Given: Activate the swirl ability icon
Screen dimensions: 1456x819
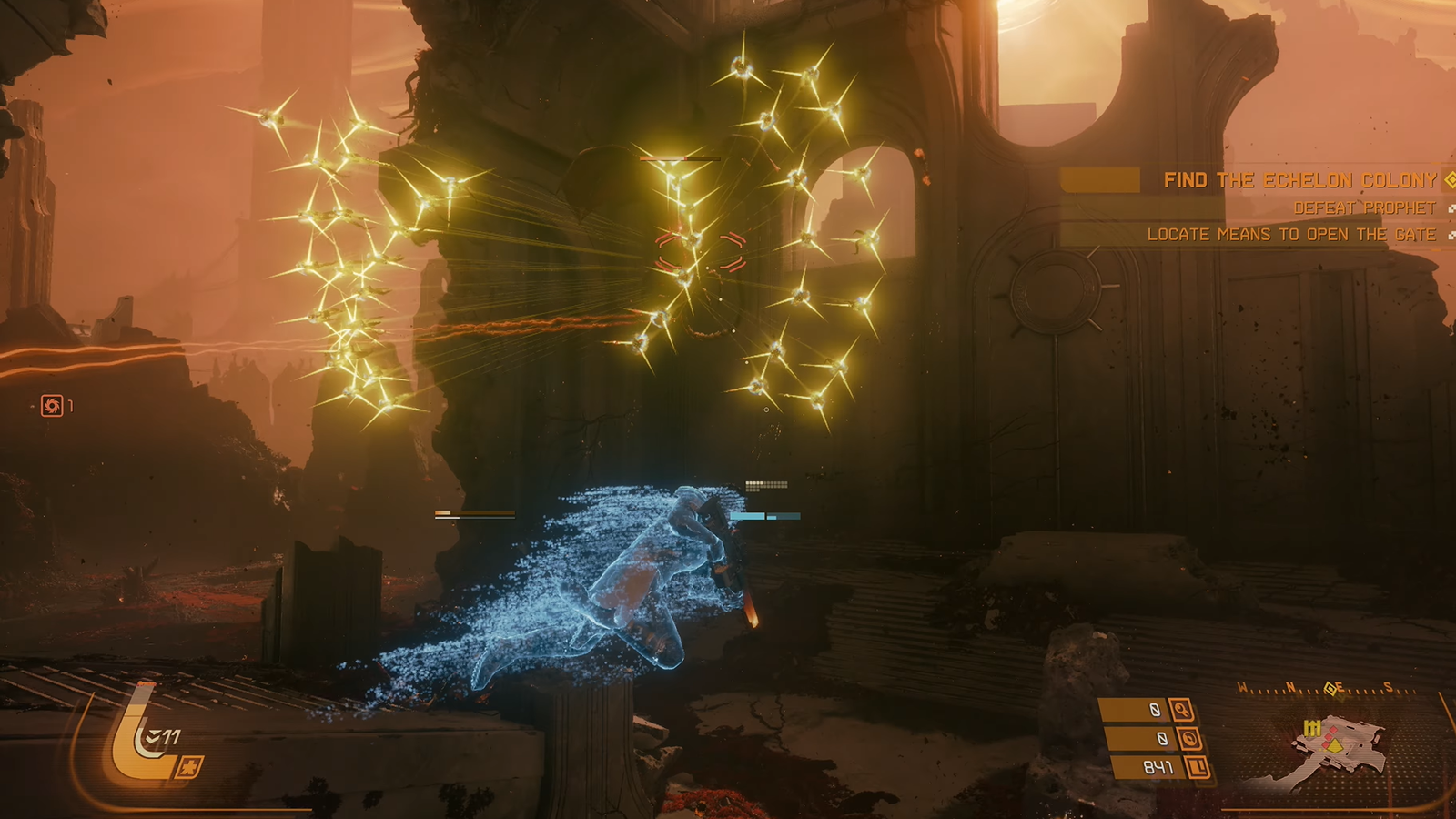Looking at the screenshot, I should click(52, 406).
